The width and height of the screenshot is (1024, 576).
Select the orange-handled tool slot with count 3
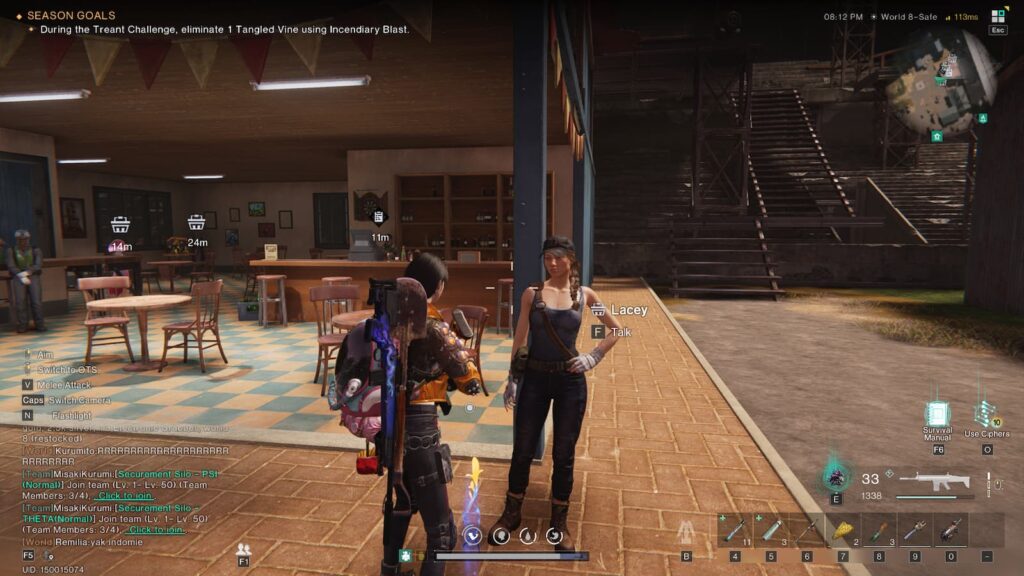(x=879, y=530)
